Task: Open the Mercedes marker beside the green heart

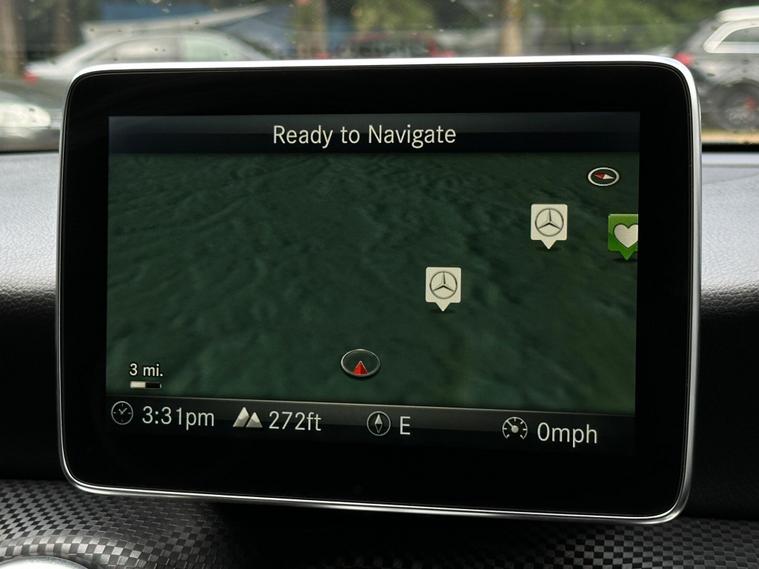Action: pyautogui.click(x=548, y=223)
